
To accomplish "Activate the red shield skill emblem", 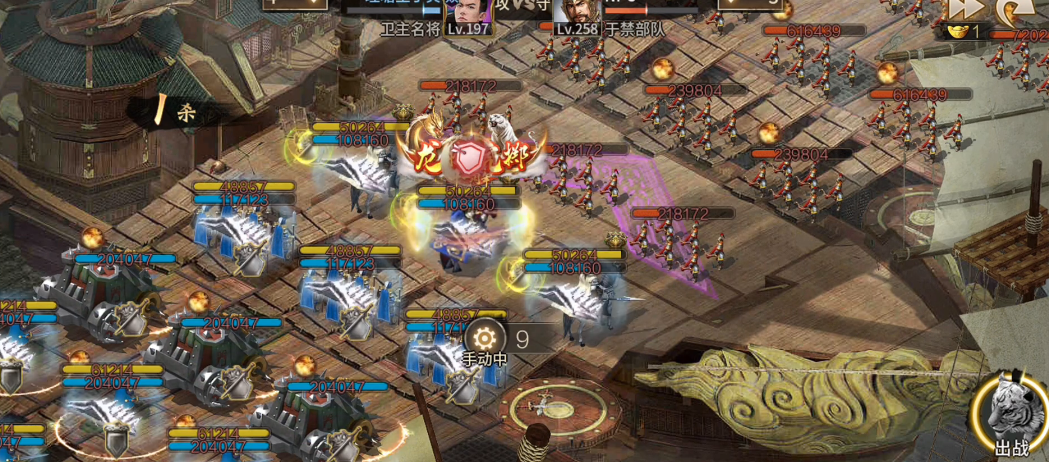I will (469, 157).
